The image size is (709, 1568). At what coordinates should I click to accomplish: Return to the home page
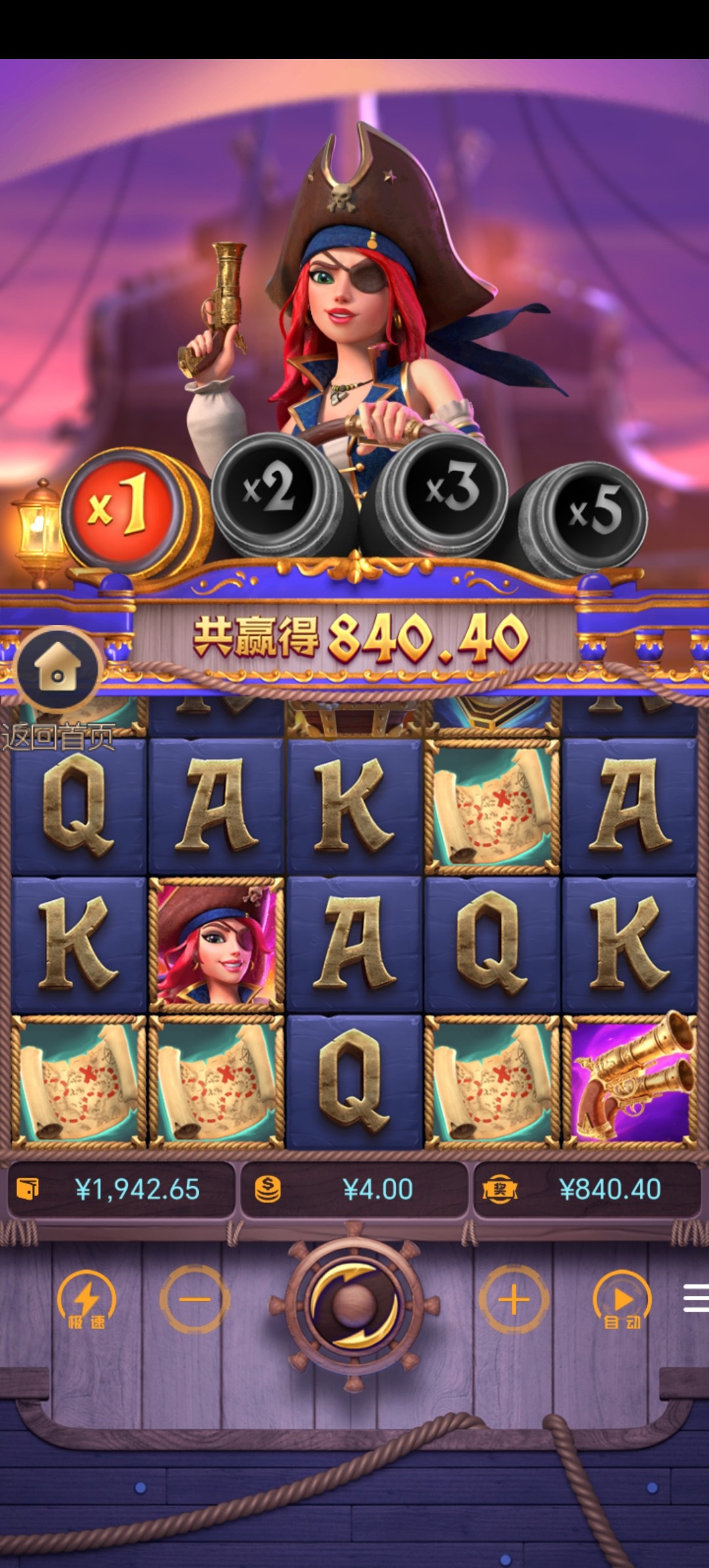click(x=58, y=671)
